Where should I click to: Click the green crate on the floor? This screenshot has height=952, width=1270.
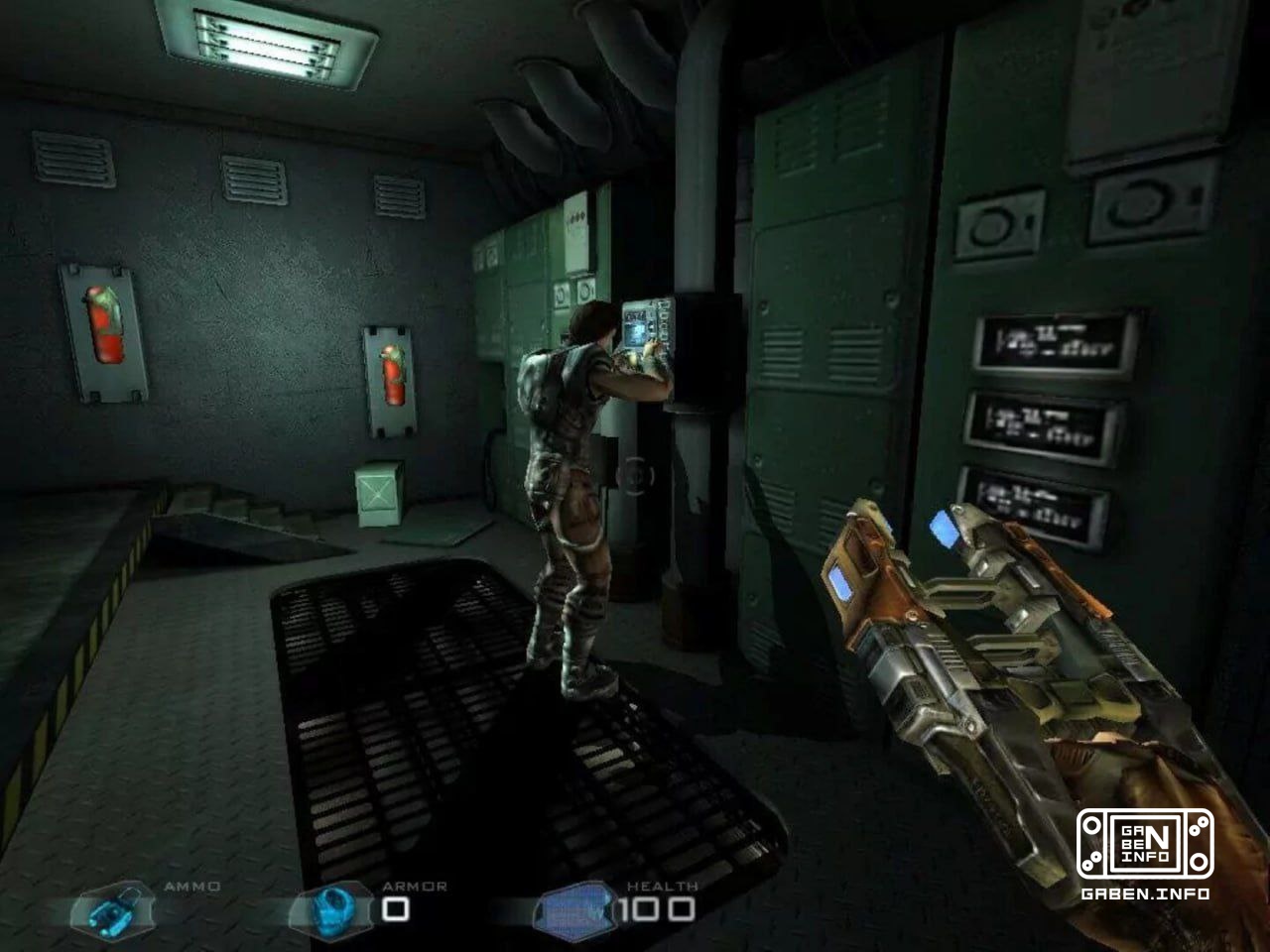tap(378, 491)
